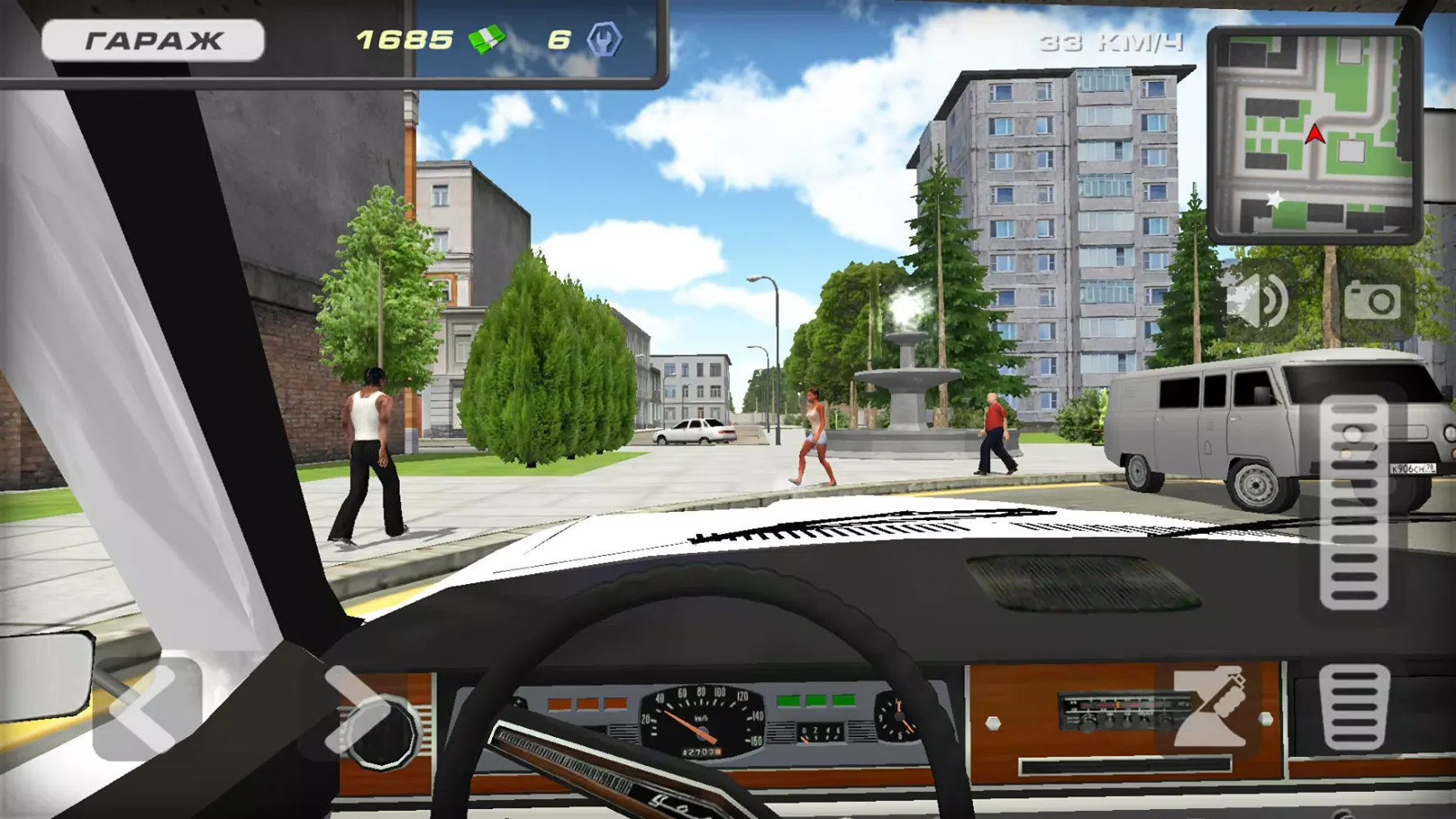The image size is (1456, 819).
Task: Hit the short brake pedal
Action: coord(1354,708)
